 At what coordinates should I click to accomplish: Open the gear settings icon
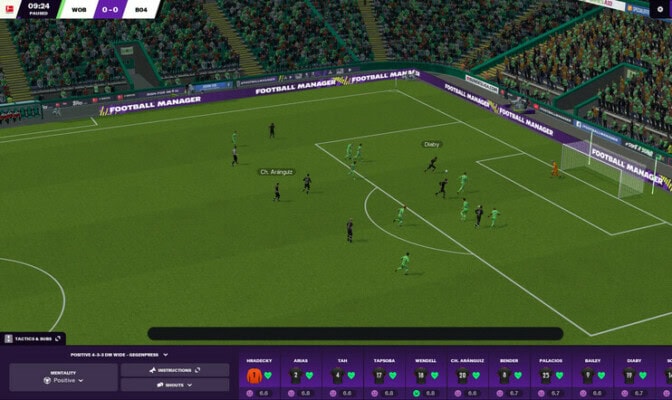660,9
